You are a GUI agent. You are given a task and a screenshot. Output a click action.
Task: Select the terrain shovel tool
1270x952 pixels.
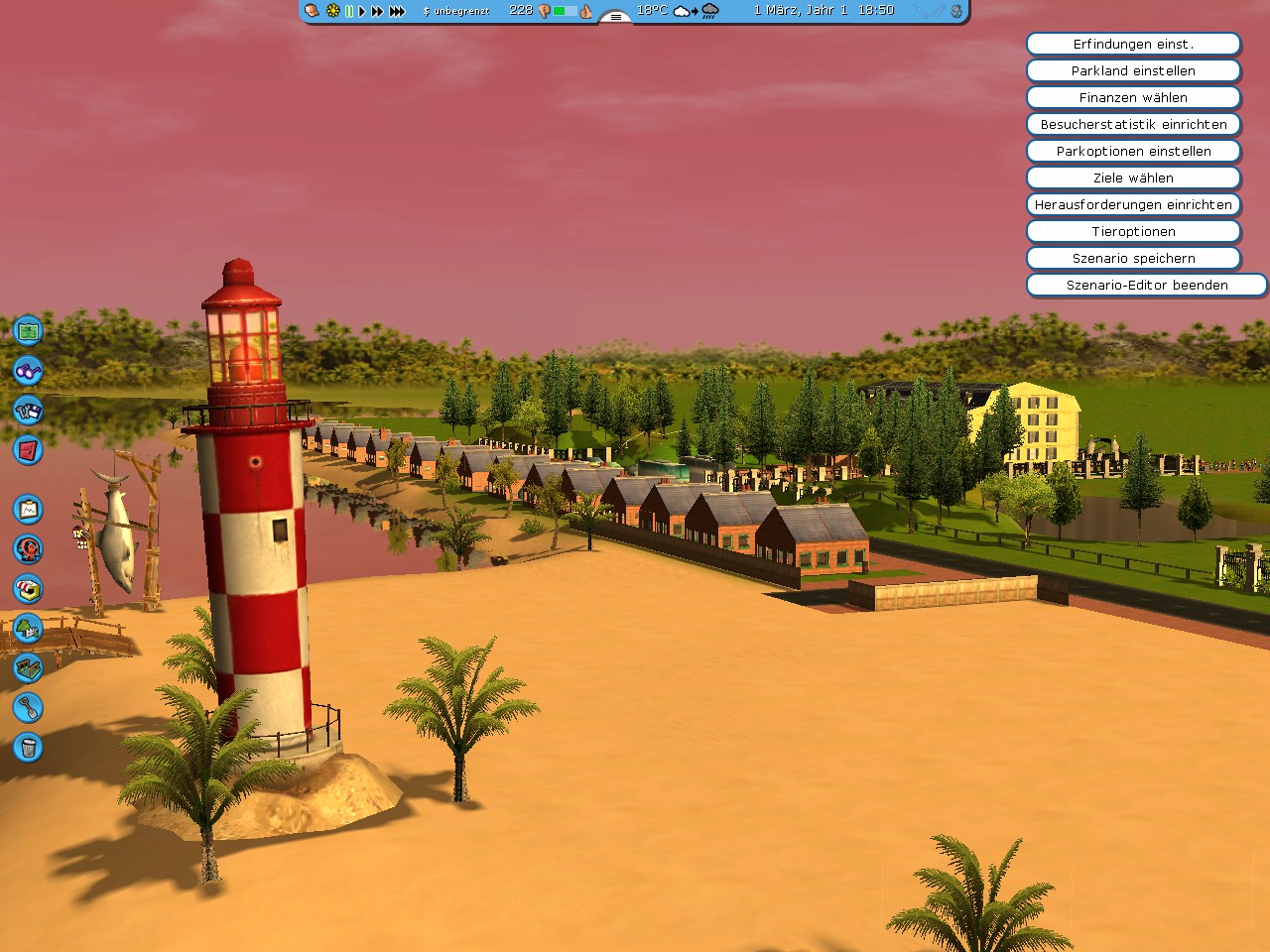click(x=27, y=708)
